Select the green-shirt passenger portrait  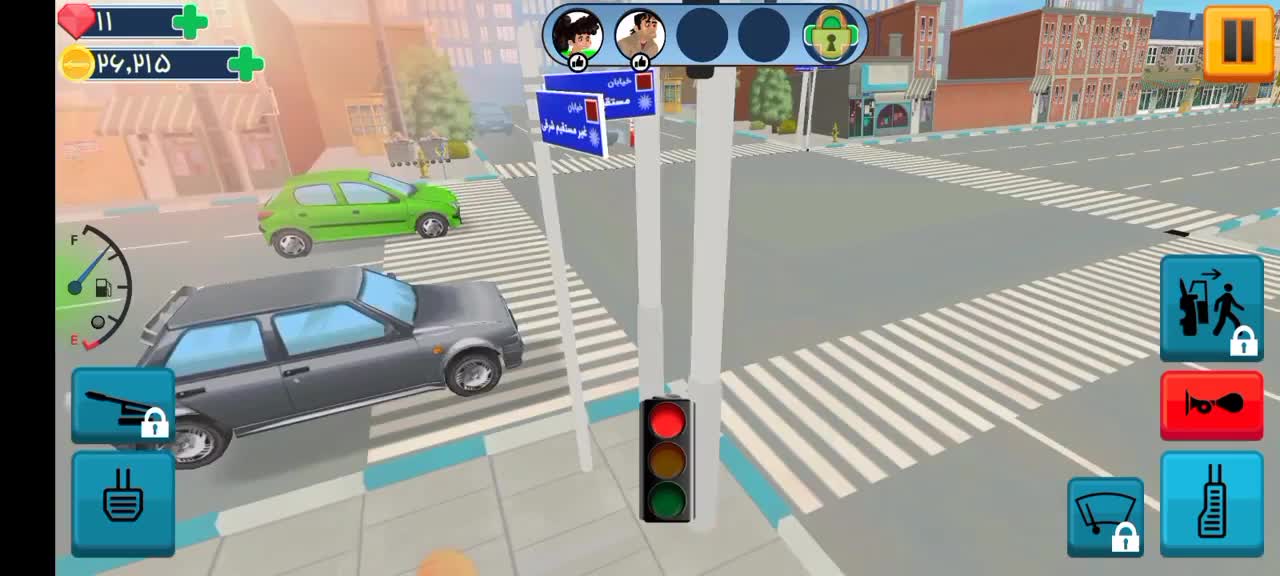tap(578, 36)
